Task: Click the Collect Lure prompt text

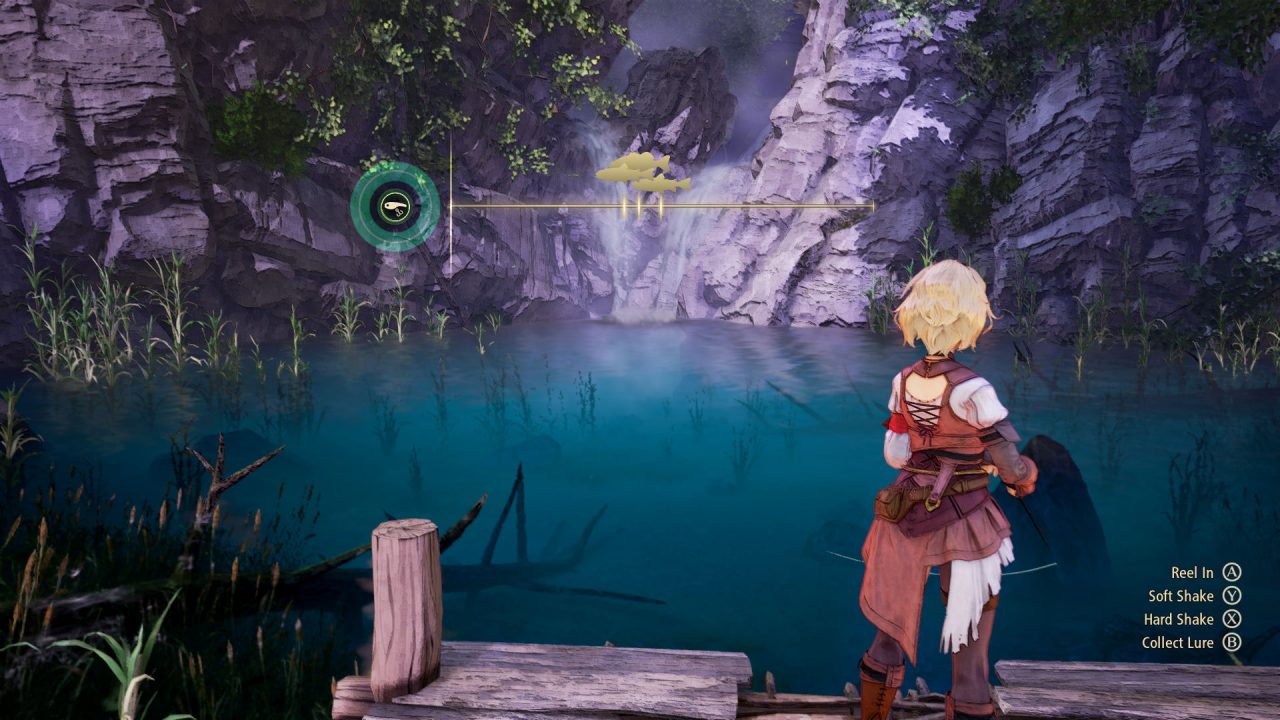Action: coord(1177,643)
